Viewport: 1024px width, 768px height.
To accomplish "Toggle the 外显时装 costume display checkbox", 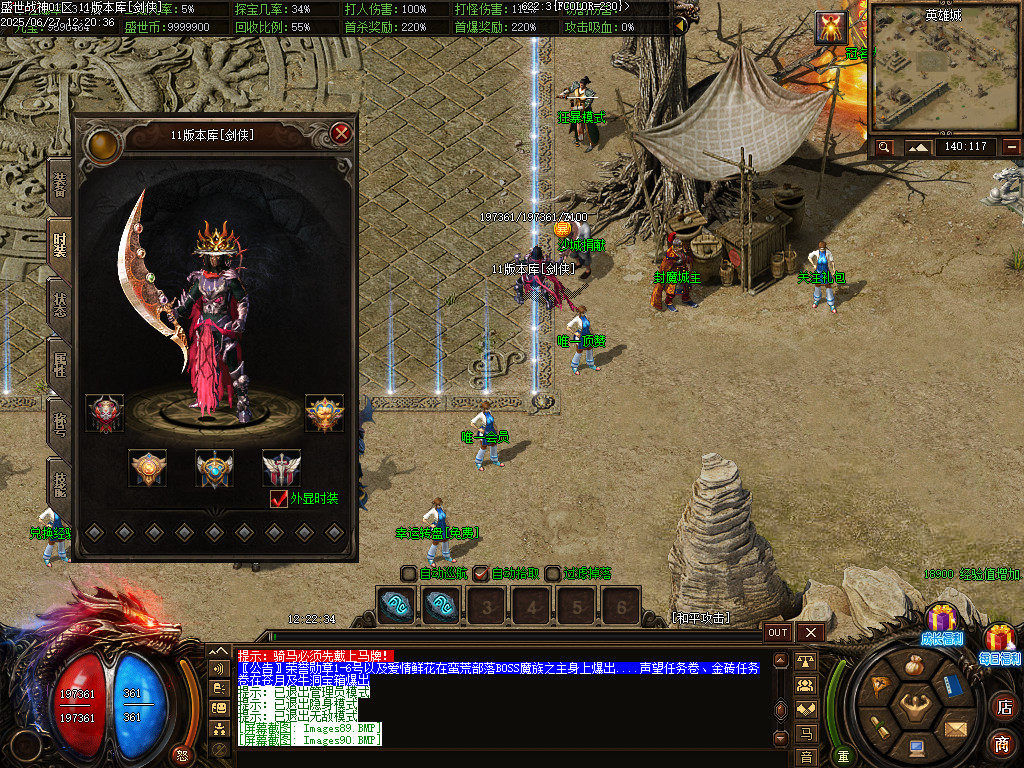I will tap(280, 498).
